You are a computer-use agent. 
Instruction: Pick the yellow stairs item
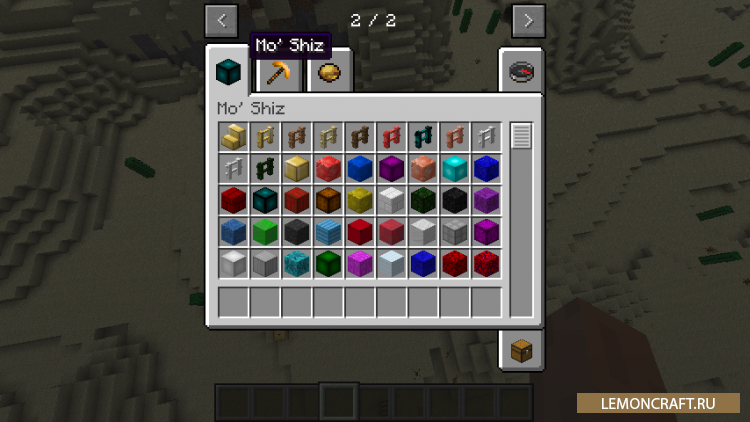tap(233, 137)
